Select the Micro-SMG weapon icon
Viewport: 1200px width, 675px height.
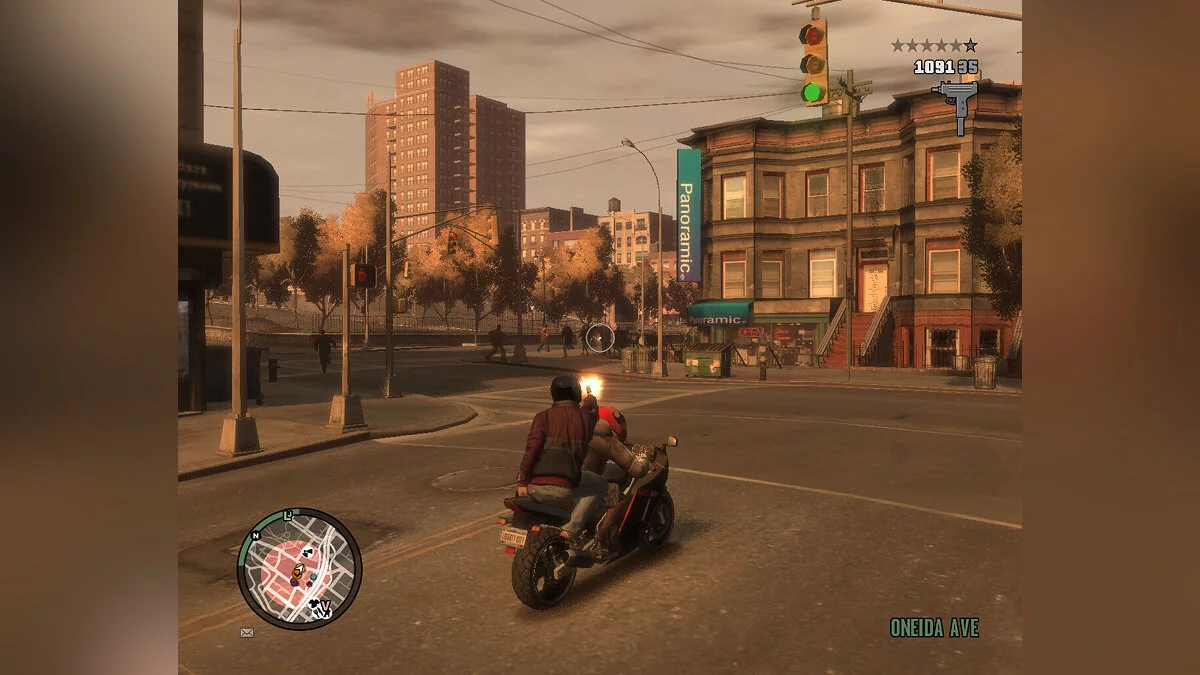pyautogui.click(x=955, y=104)
